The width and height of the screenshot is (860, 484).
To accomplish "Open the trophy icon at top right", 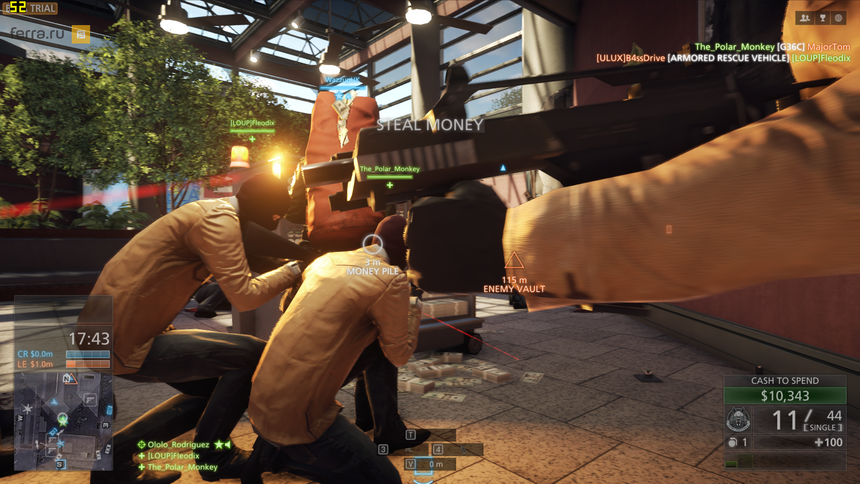I will 822,18.
